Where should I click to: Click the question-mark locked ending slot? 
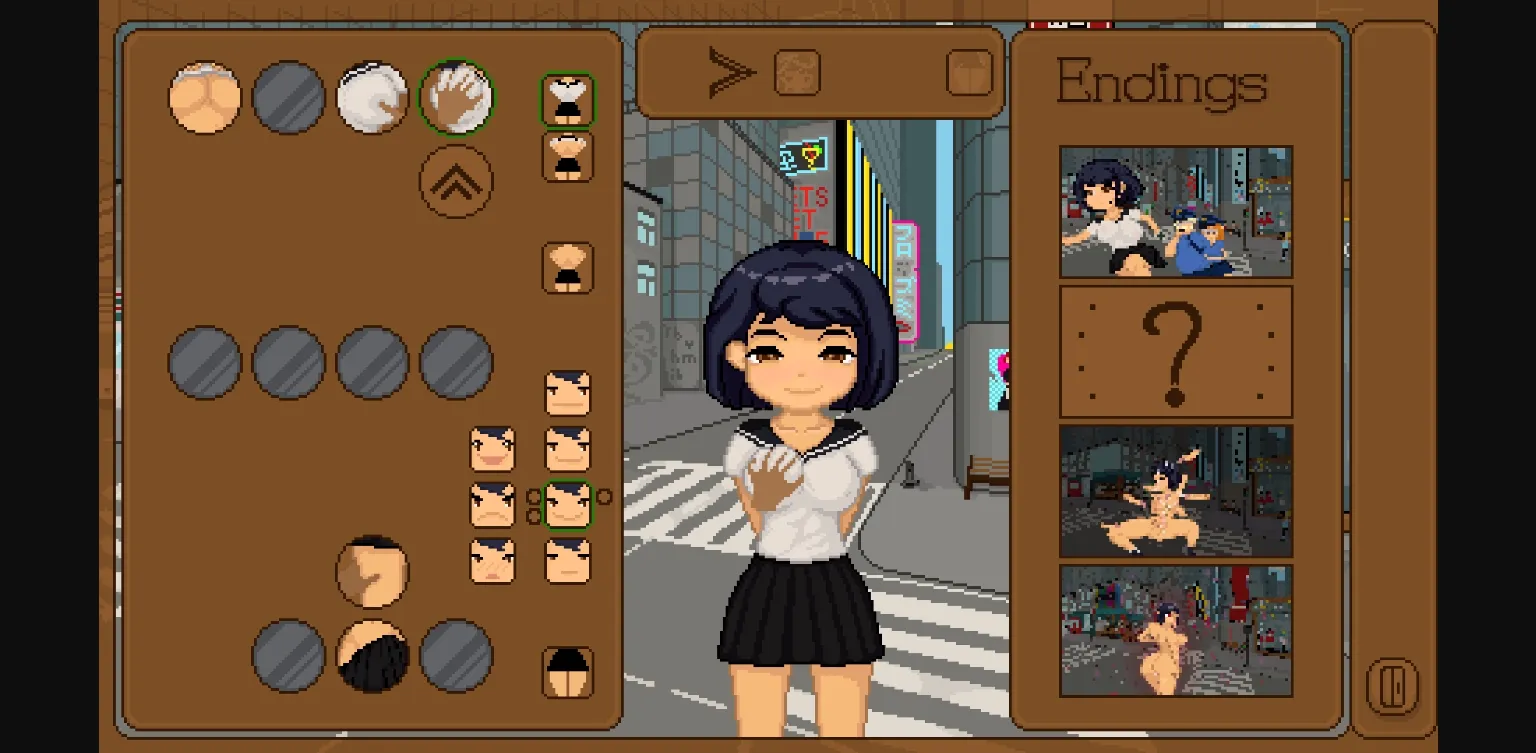pyautogui.click(x=1175, y=349)
